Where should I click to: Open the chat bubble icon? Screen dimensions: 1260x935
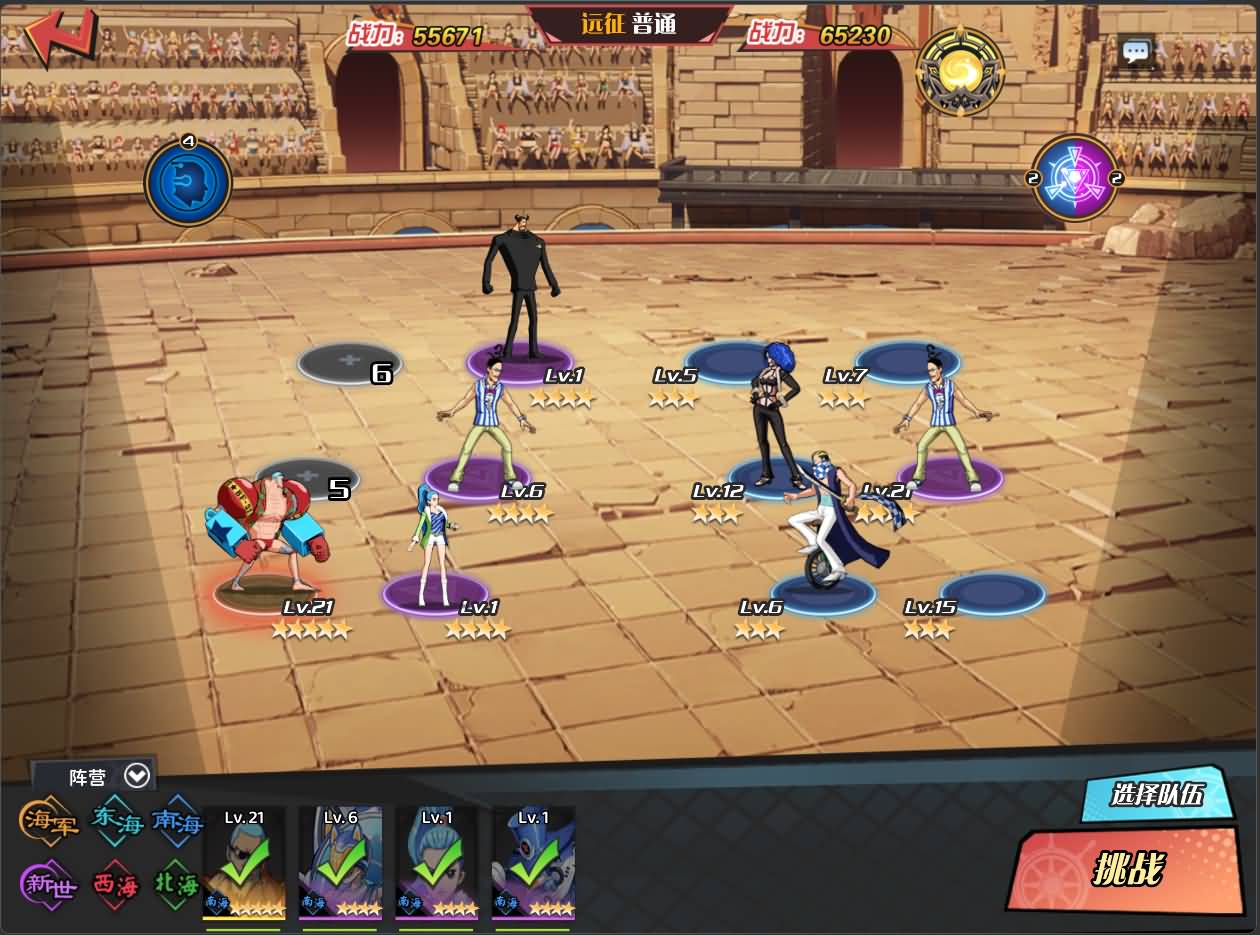[x=1136, y=52]
